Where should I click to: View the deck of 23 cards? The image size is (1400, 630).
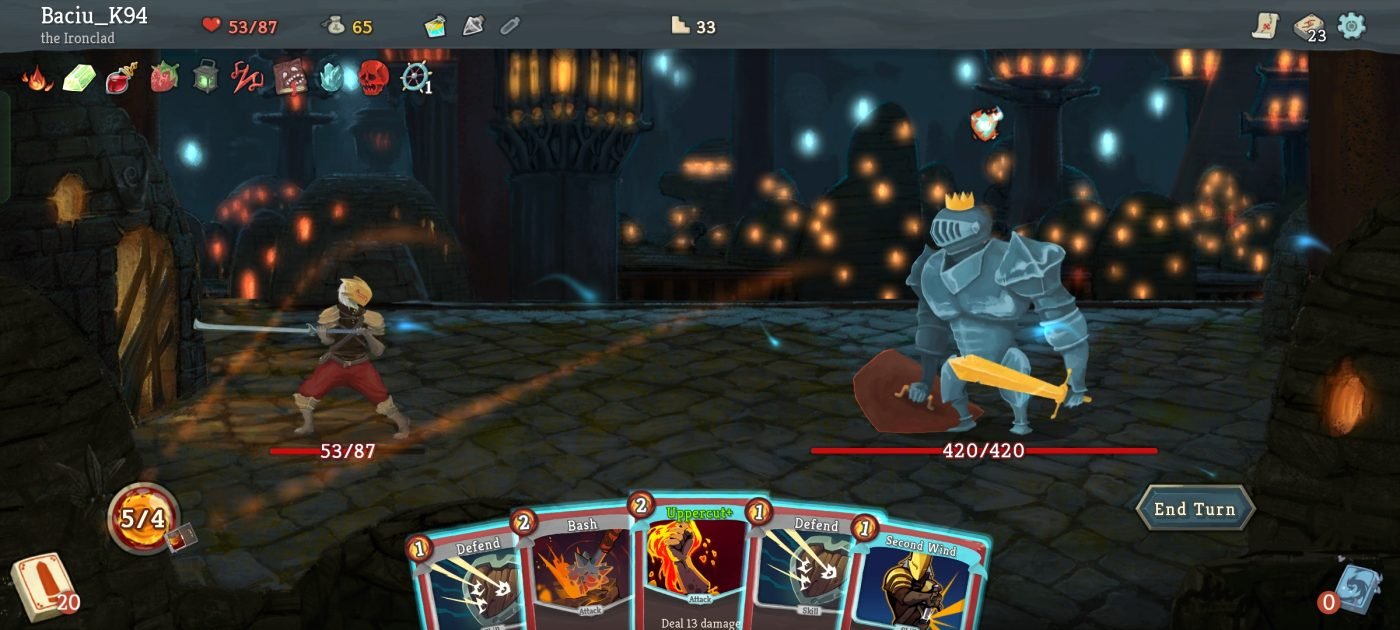pos(1308,27)
